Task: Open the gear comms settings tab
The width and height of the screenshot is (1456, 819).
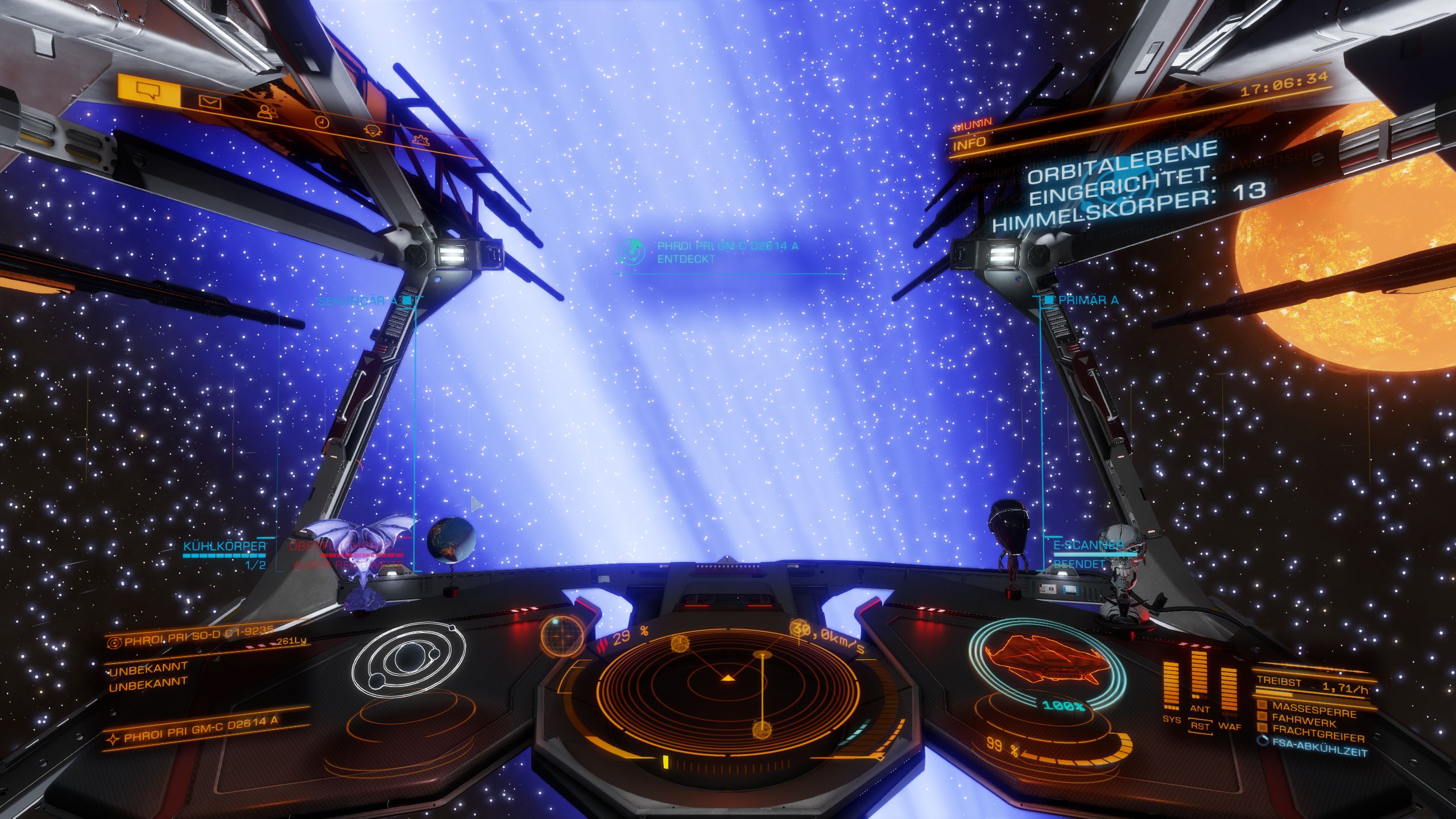Action: click(420, 139)
